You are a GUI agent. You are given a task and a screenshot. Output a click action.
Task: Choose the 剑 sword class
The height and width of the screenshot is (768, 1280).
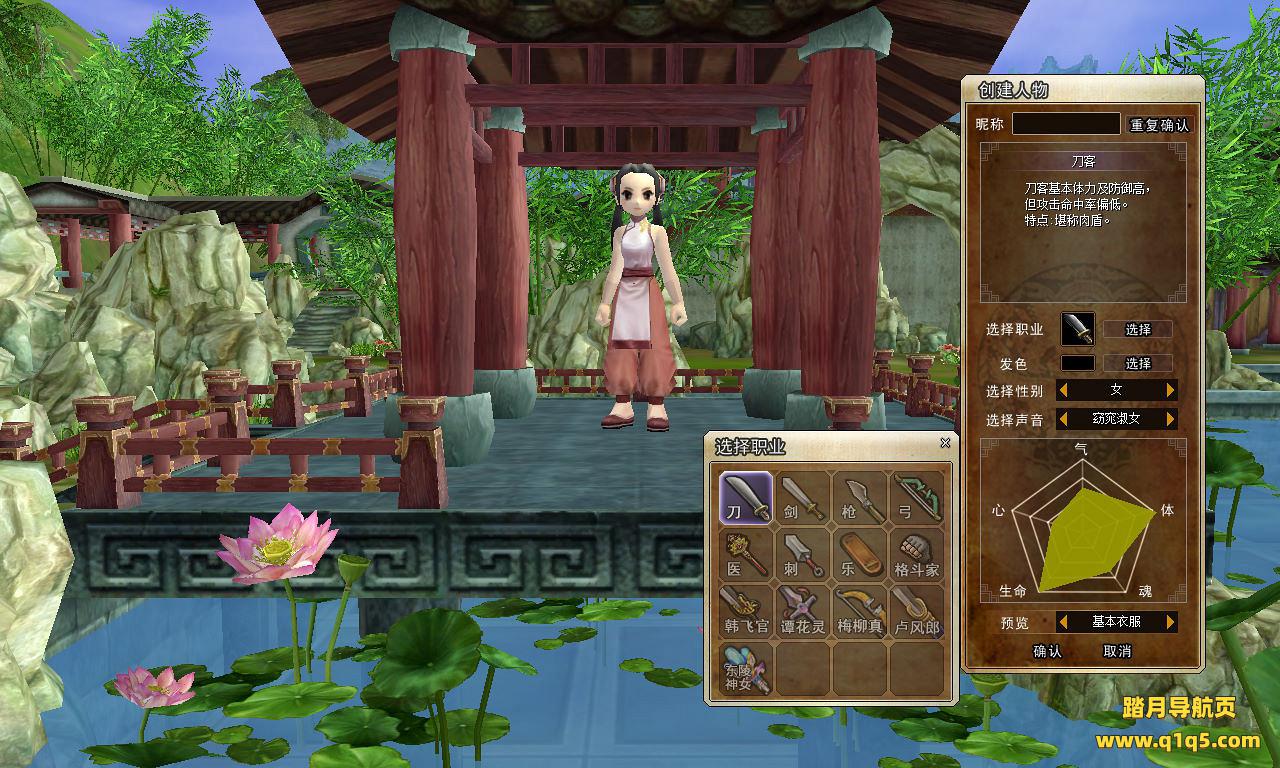click(x=803, y=497)
